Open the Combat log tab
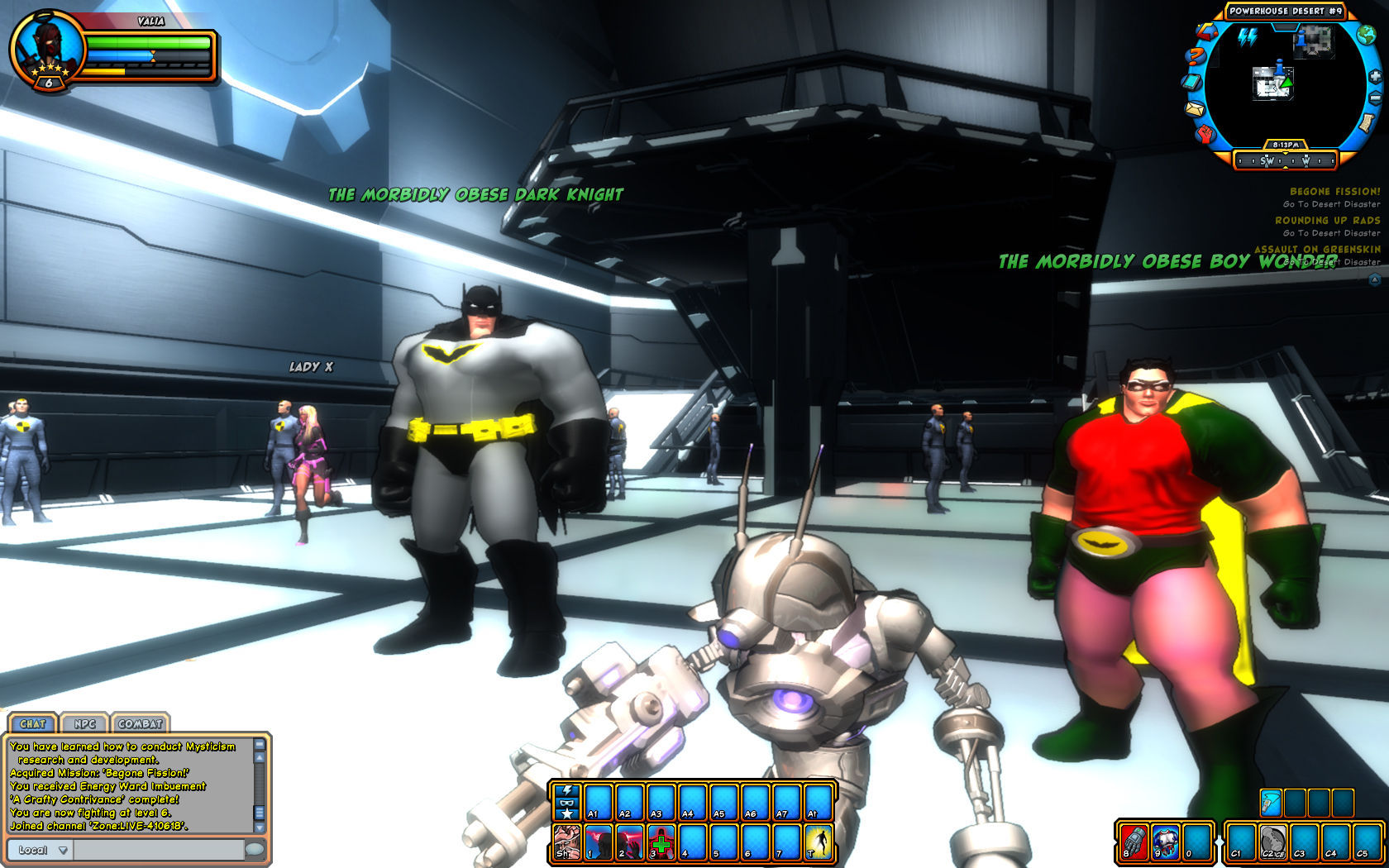Viewport: 1389px width, 868px height. 140,723
